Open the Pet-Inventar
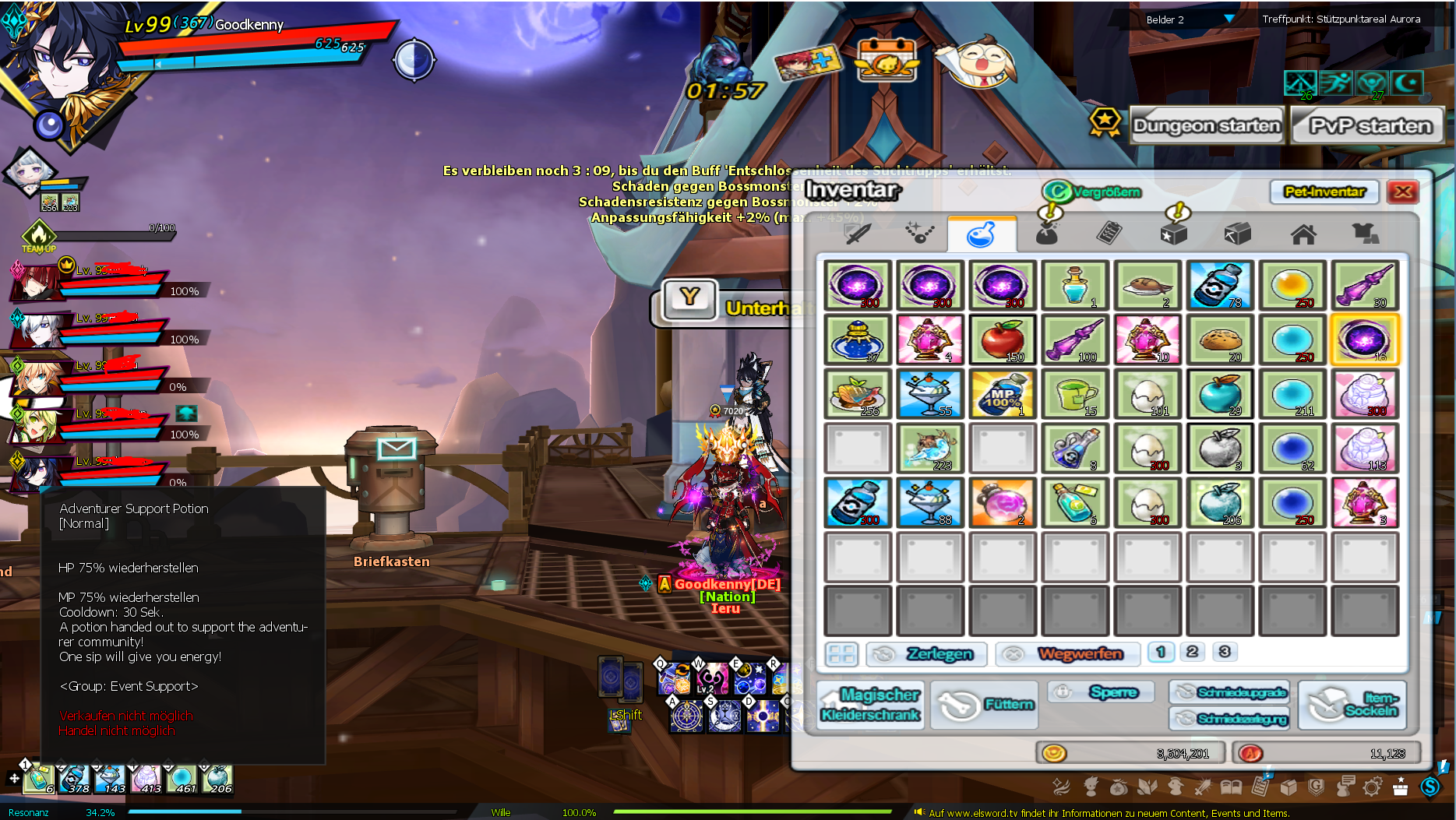The height and width of the screenshot is (820, 1456). coord(1324,192)
